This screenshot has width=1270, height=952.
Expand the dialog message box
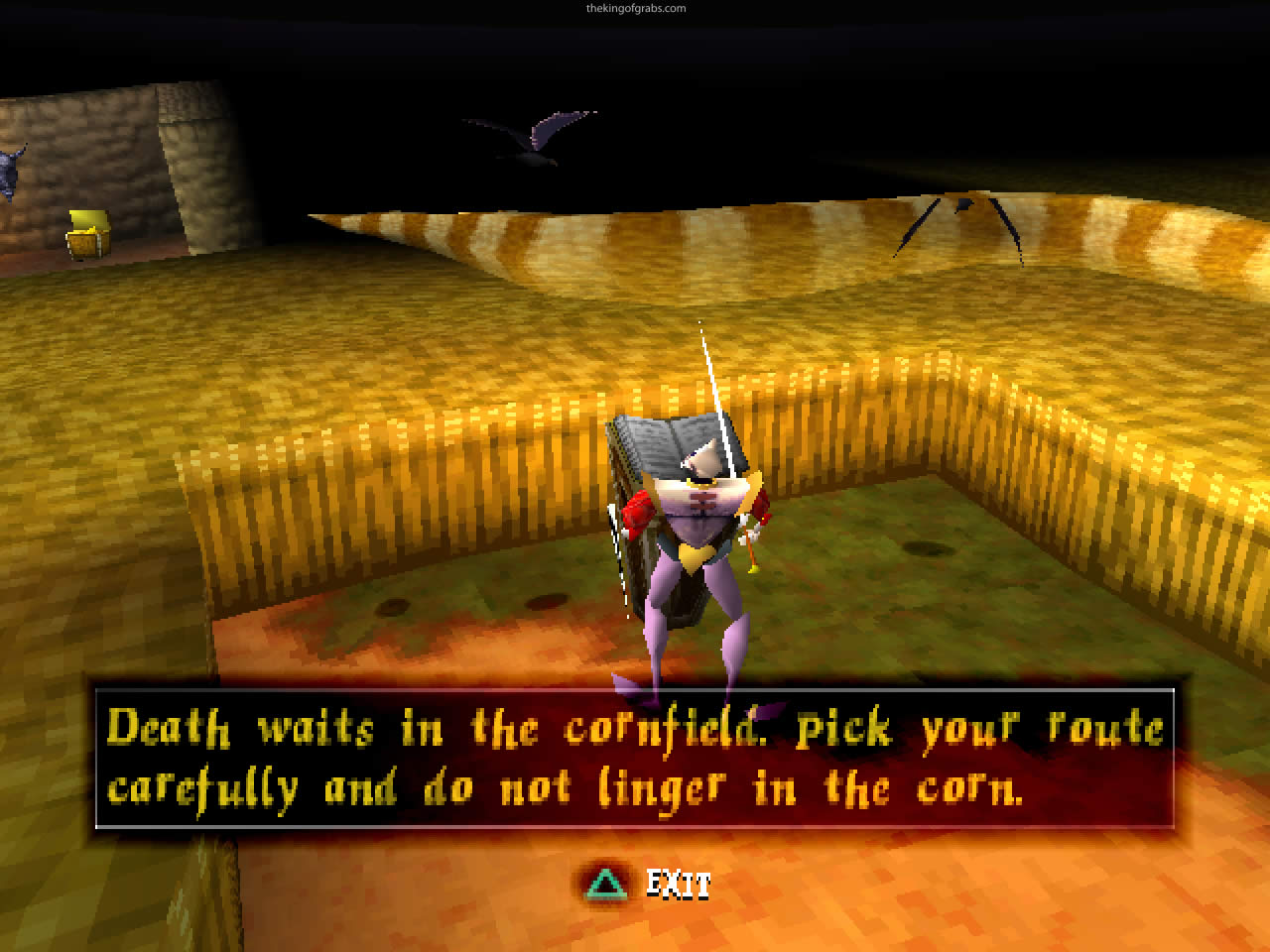pyautogui.click(x=635, y=759)
